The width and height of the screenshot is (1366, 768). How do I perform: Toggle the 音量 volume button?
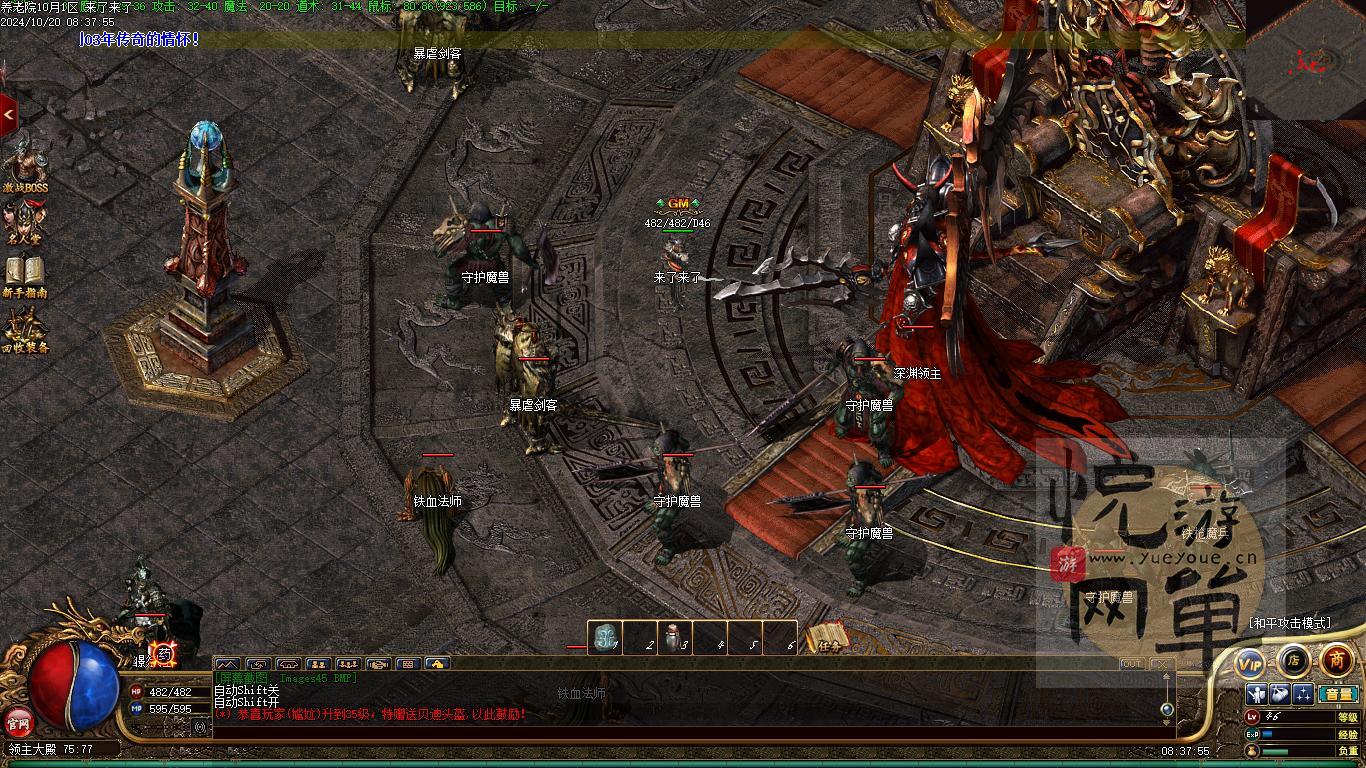(x=1337, y=694)
